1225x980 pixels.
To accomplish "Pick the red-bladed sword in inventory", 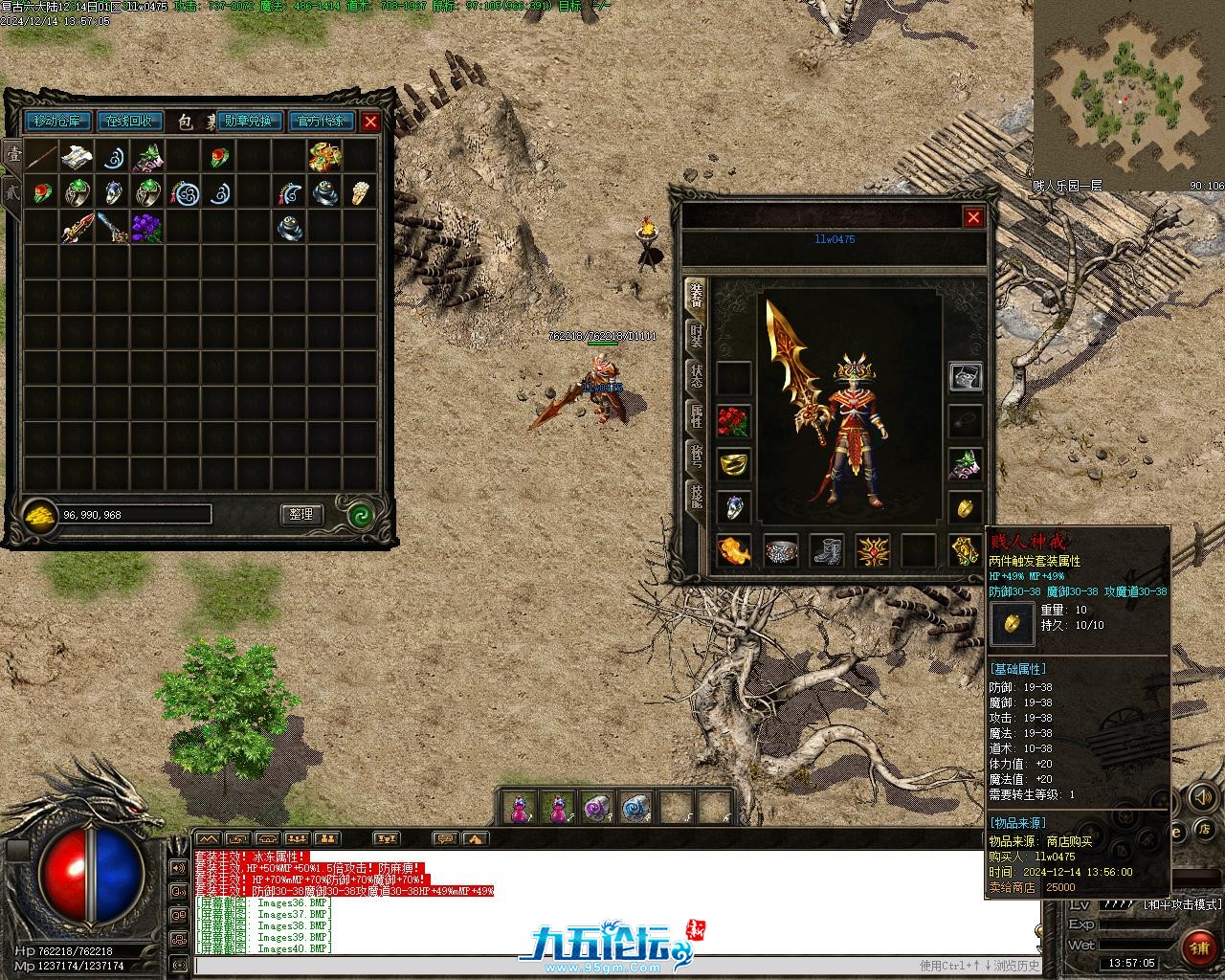I will pyautogui.click(x=77, y=228).
